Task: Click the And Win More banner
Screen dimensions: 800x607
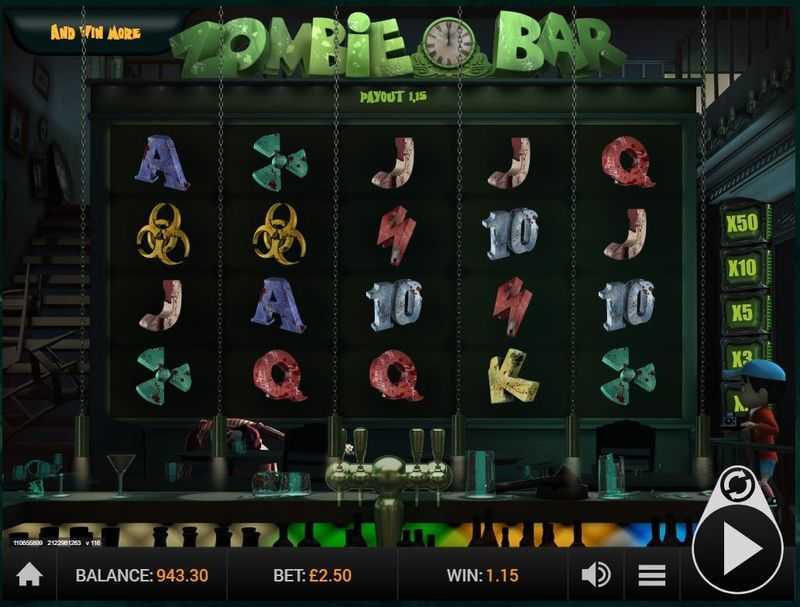Action: pyautogui.click(x=96, y=33)
